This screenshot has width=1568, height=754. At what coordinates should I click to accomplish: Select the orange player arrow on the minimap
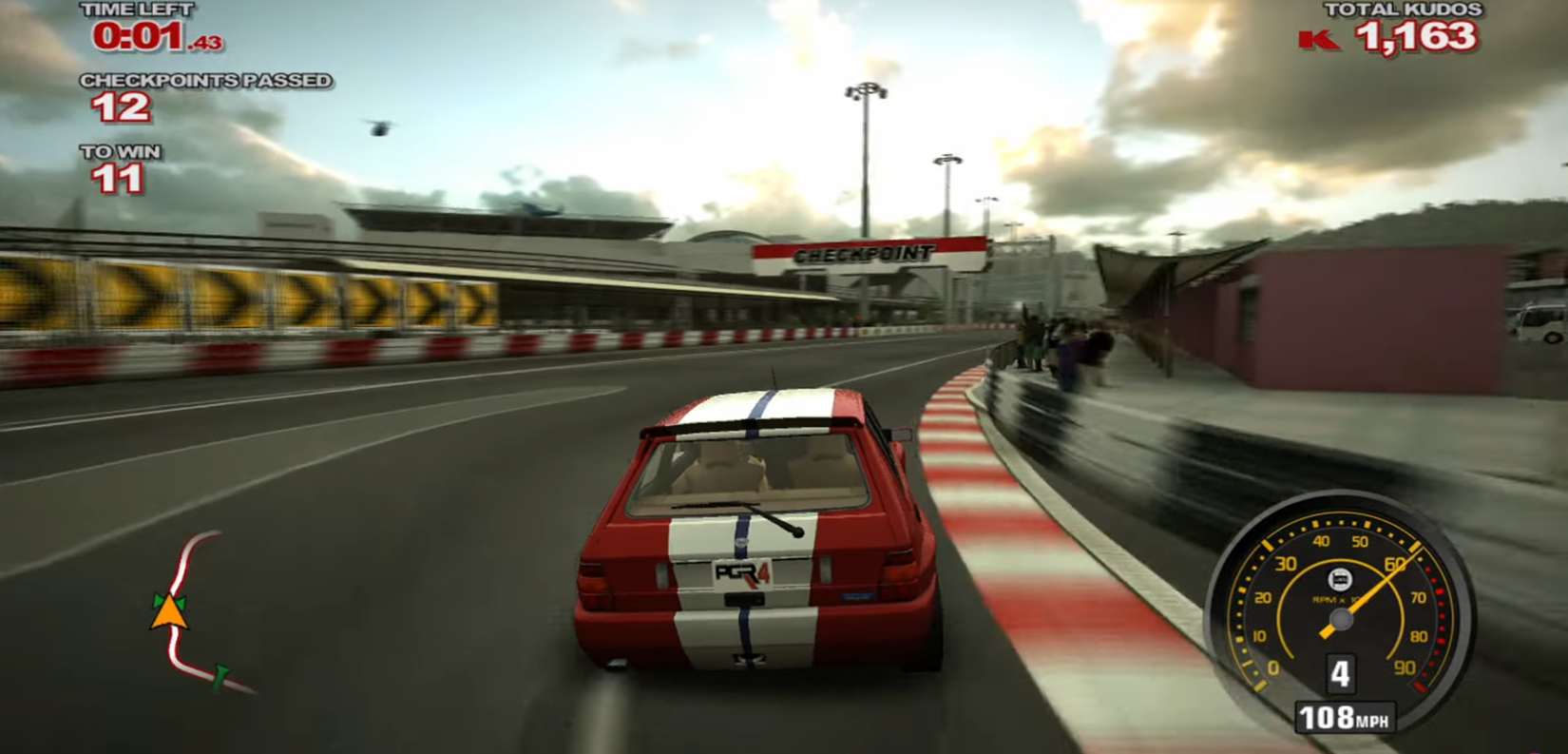click(169, 613)
